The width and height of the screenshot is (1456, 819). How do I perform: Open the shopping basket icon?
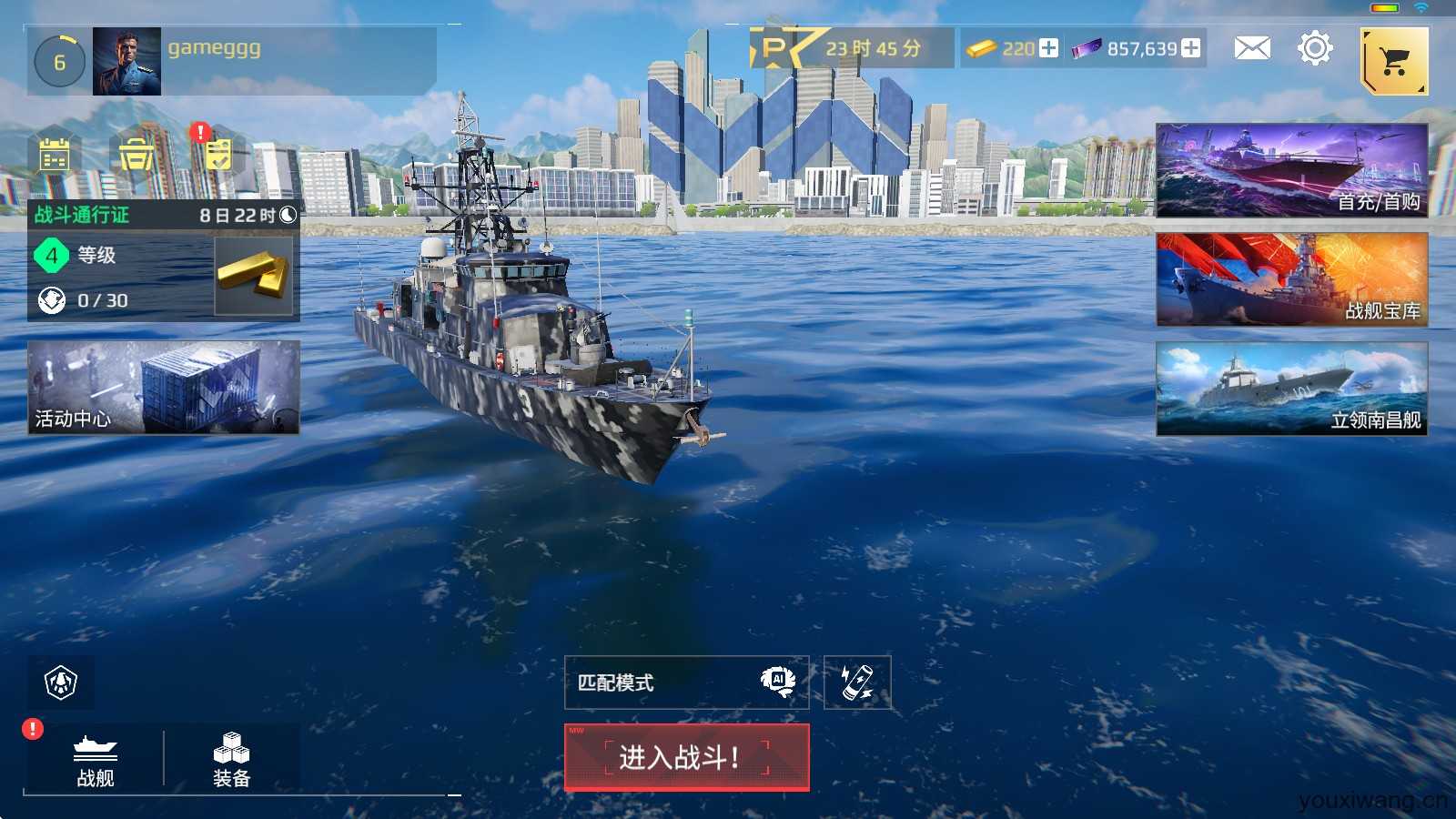(x=136, y=155)
